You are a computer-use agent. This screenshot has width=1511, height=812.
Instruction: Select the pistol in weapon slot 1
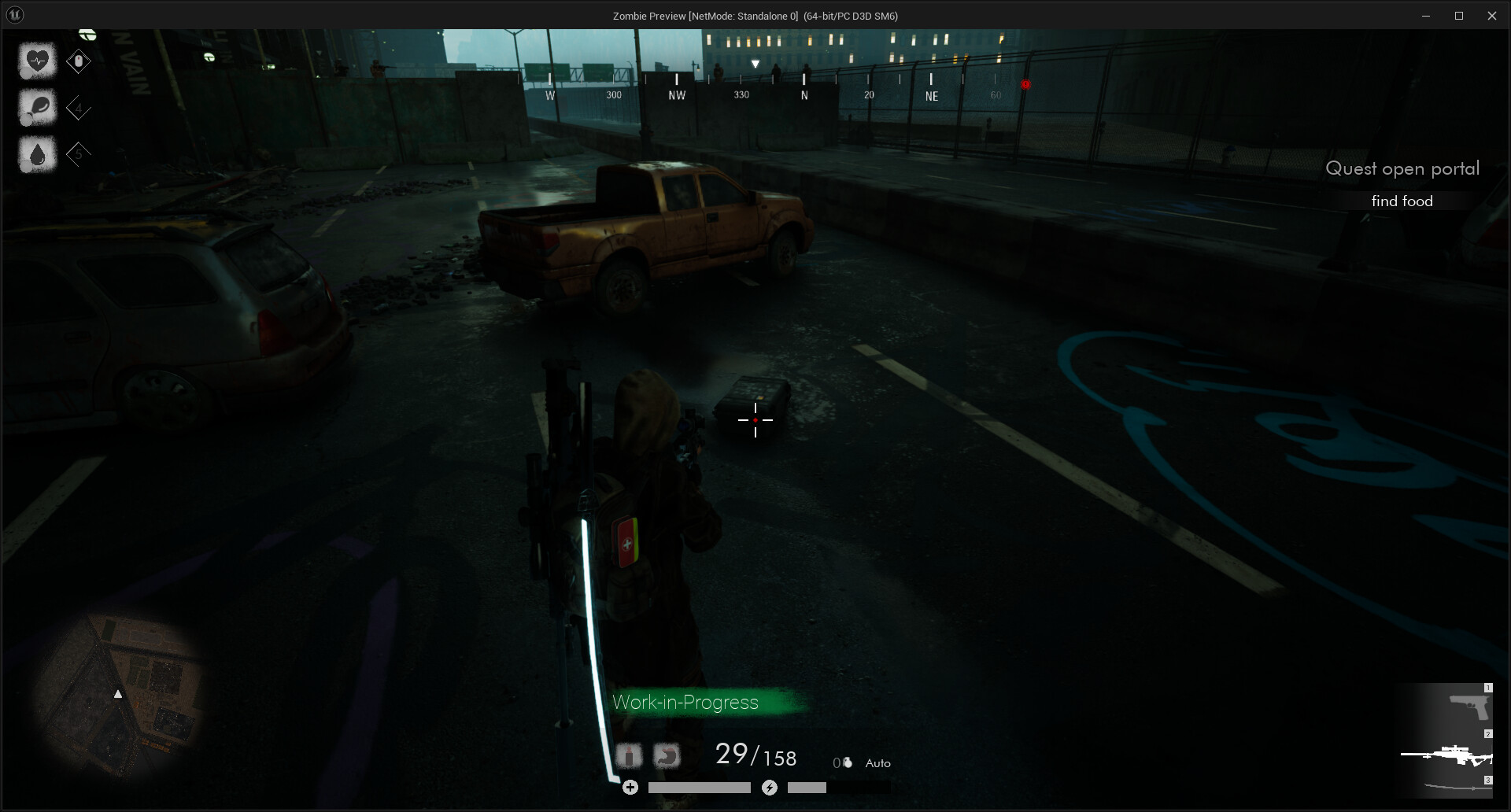[x=1469, y=707]
